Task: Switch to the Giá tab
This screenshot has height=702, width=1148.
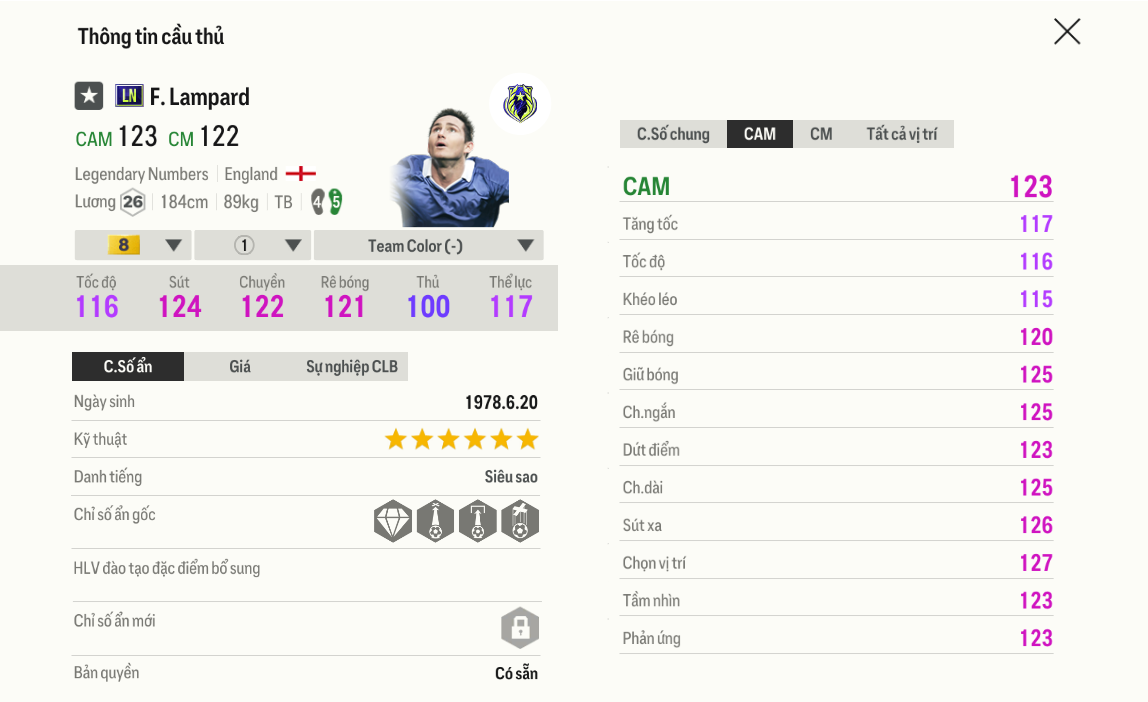Action: coord(240,366)
